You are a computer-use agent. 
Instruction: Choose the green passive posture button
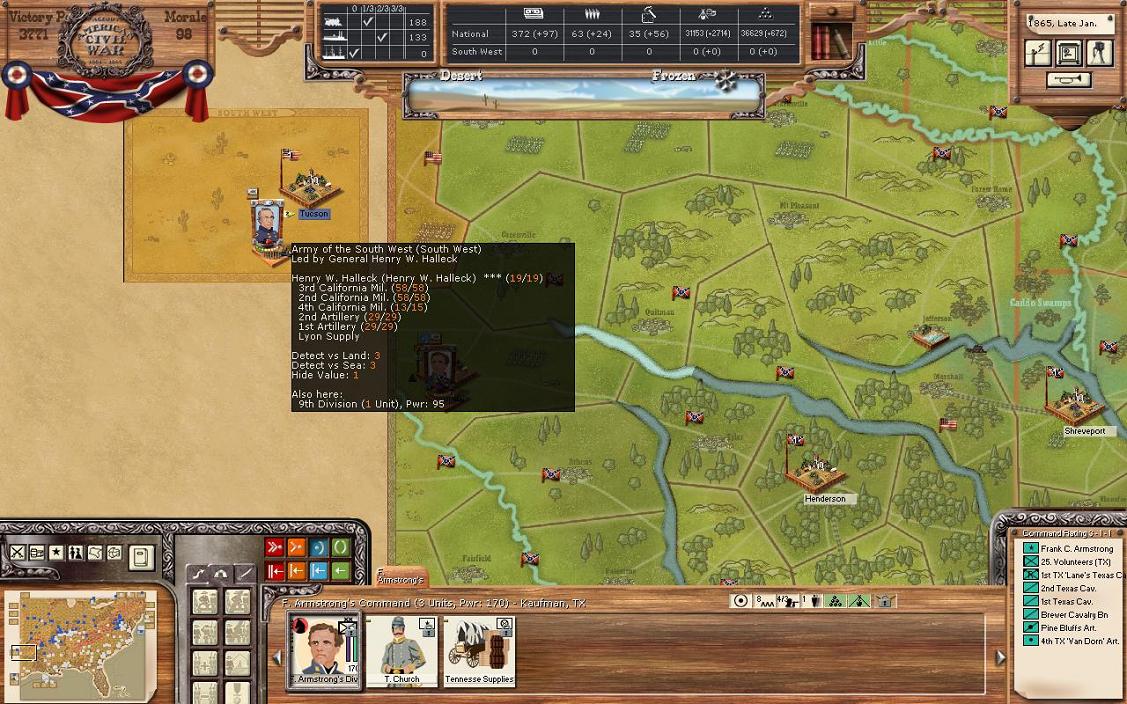point(341,547)
